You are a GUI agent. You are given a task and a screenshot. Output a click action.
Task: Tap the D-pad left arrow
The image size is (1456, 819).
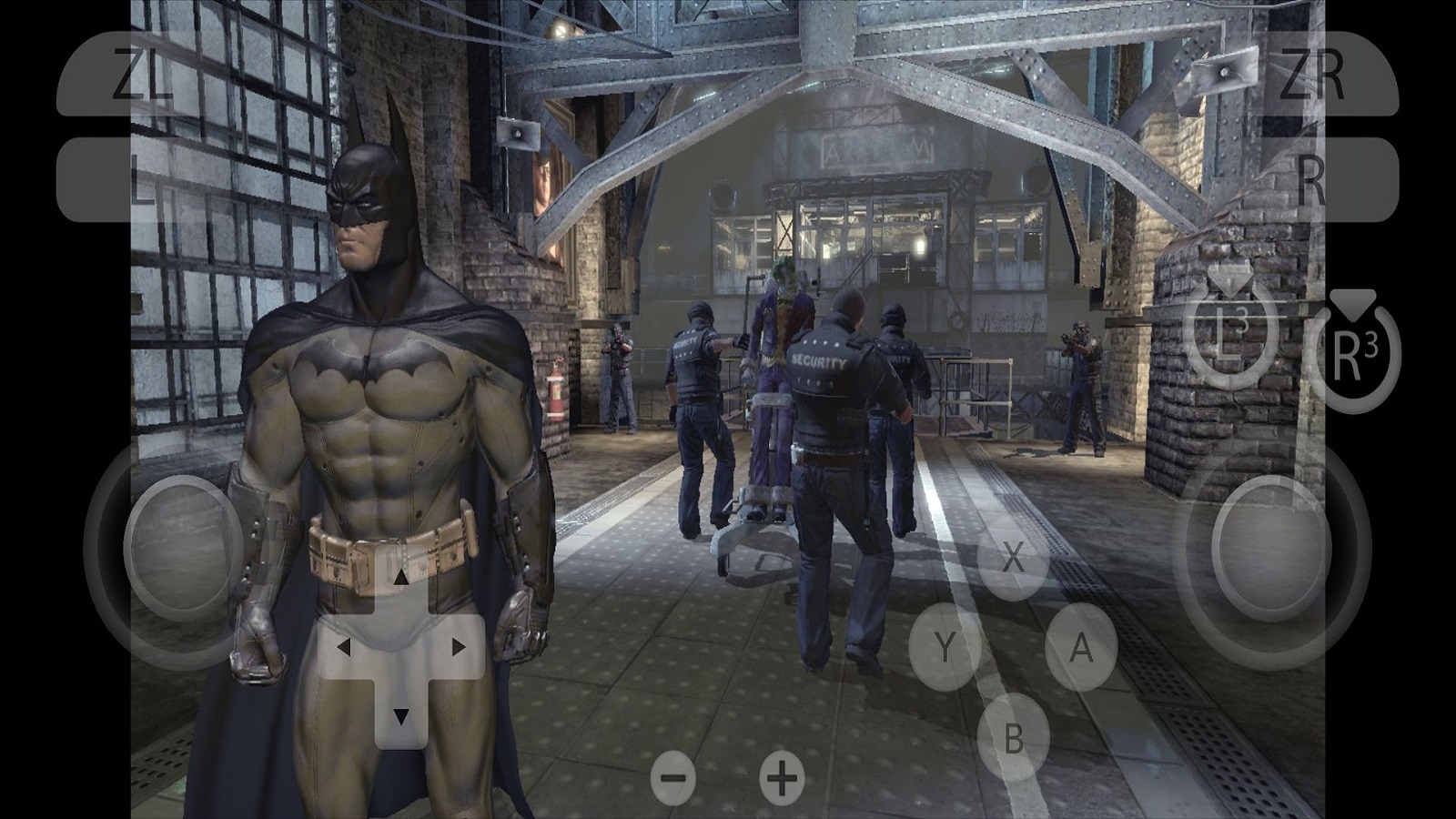coord(344,647)
